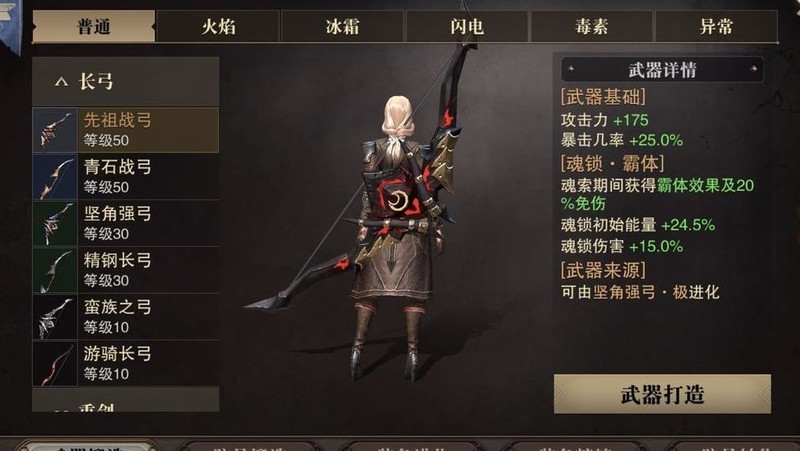Open the 火焰 fire tab
Image resolution: width=800 pixels, height=451 pixels.
coord(218,27)
